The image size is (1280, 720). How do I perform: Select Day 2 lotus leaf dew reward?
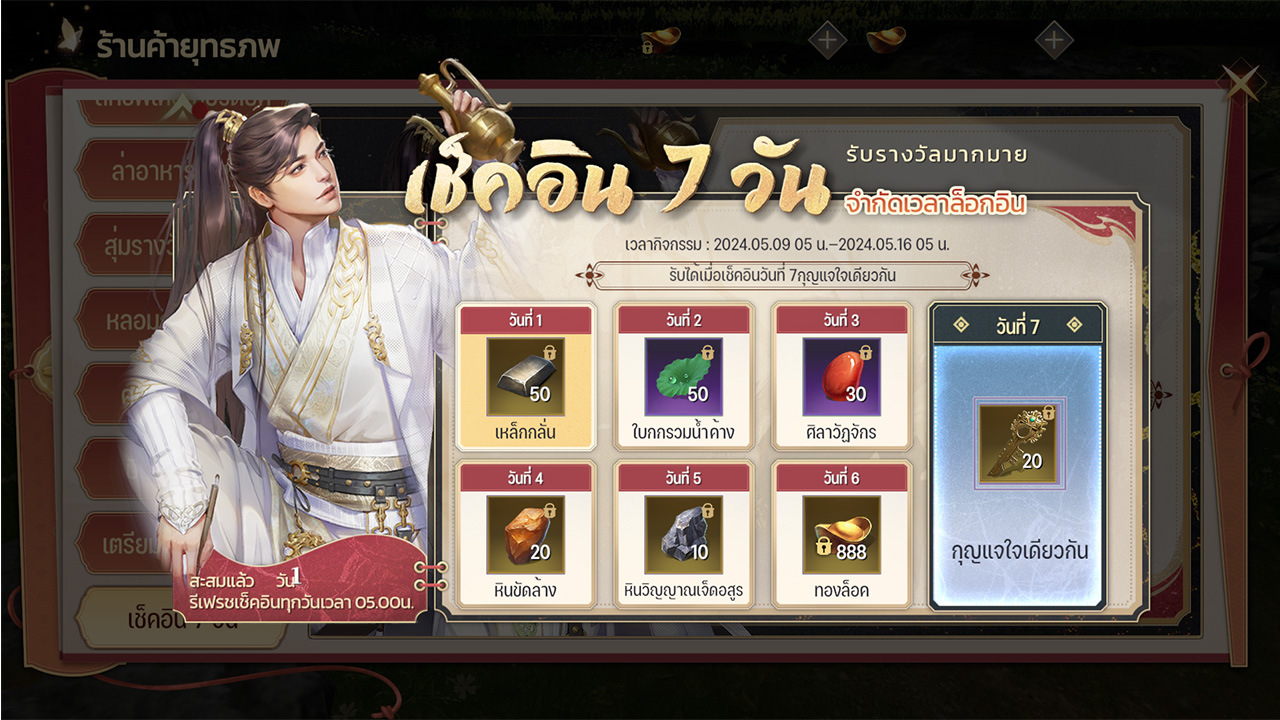[x=683, y=376]
